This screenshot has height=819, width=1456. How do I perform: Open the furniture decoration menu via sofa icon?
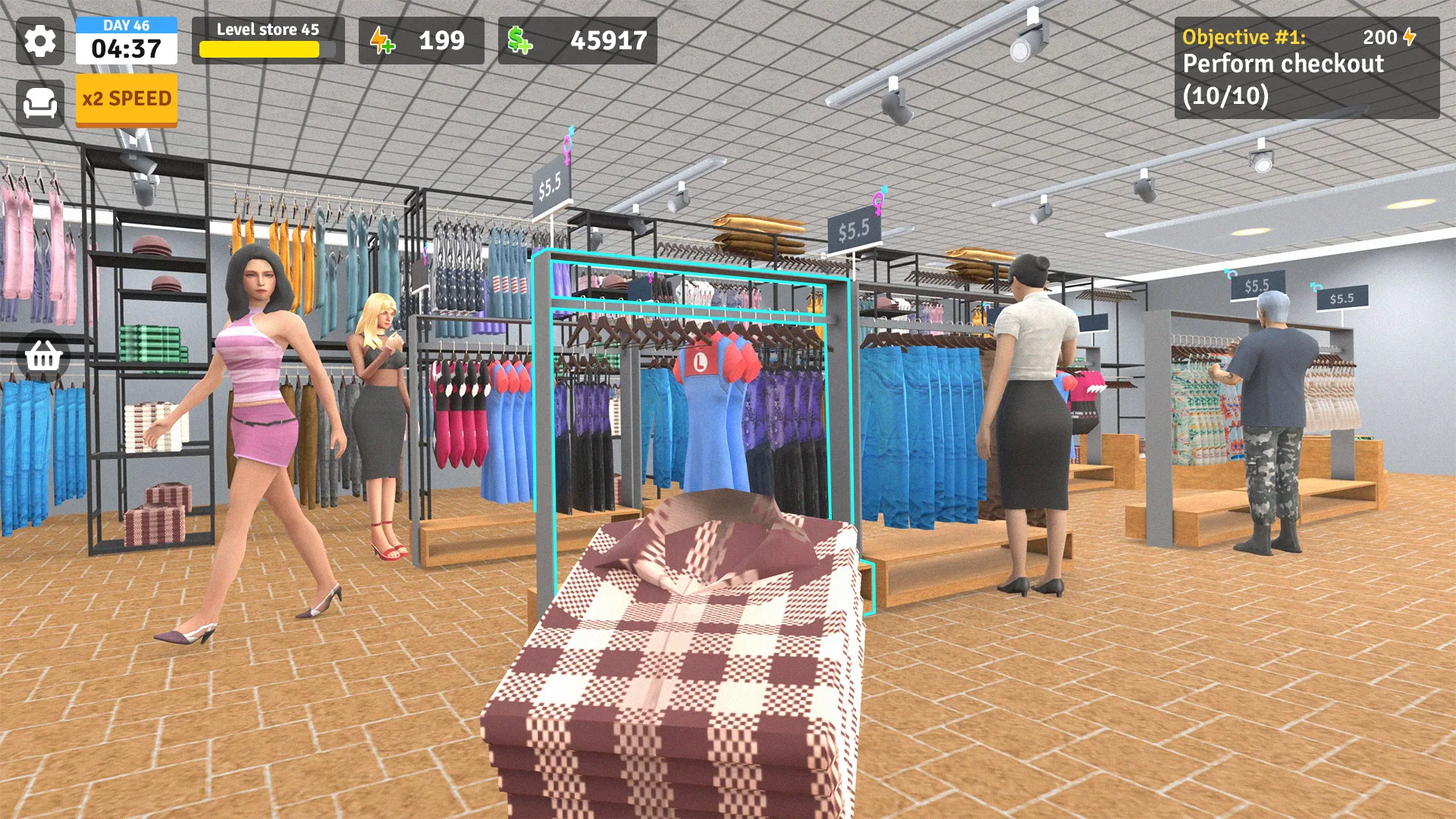point(41,102)
